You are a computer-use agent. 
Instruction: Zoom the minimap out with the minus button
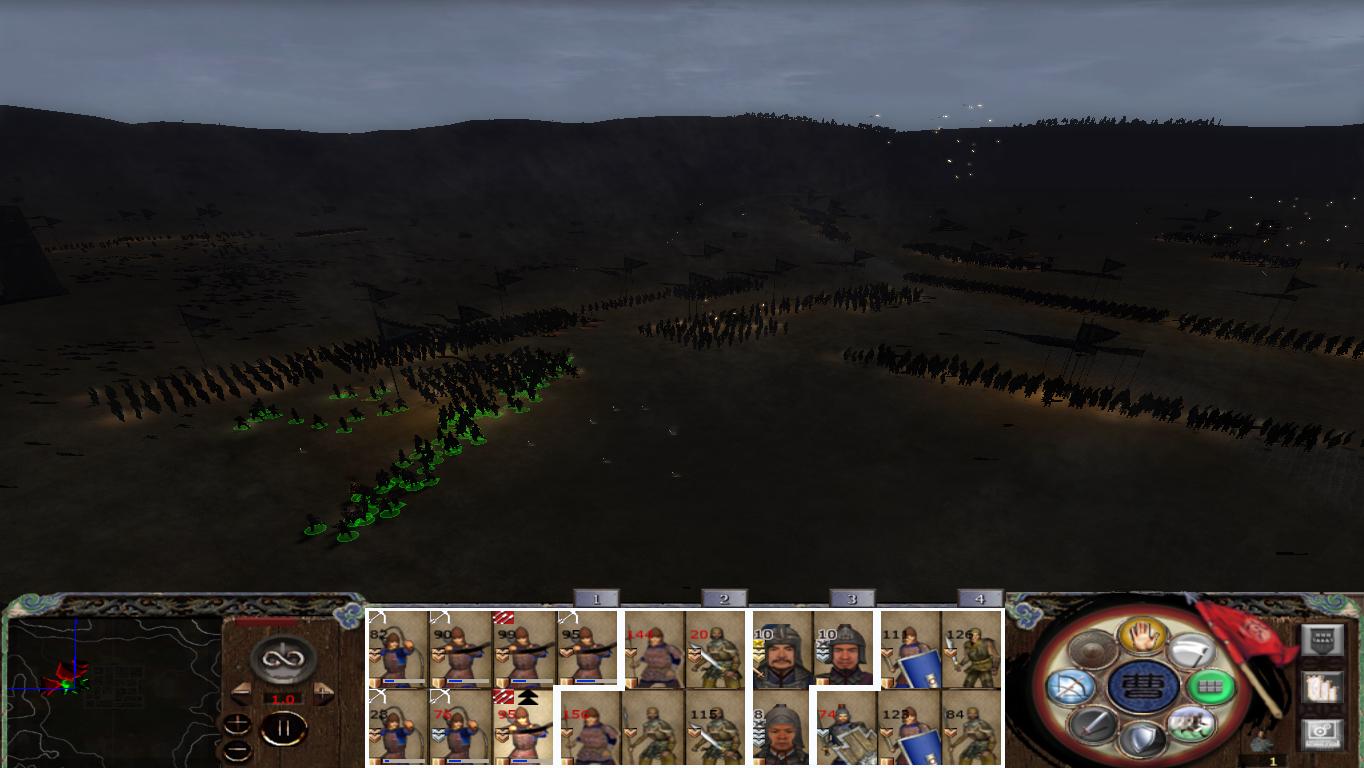pos(238,750)
